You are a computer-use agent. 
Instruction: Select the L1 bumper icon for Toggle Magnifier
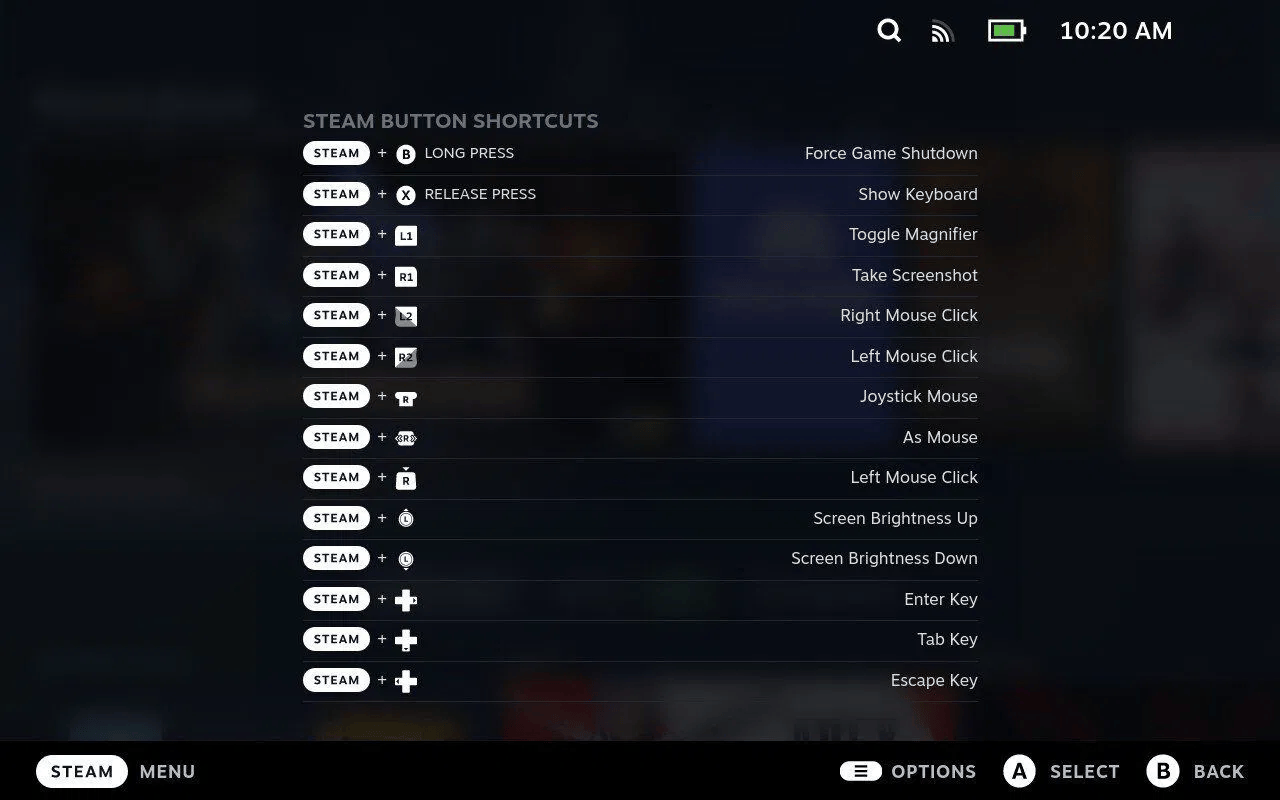(405, 234)
